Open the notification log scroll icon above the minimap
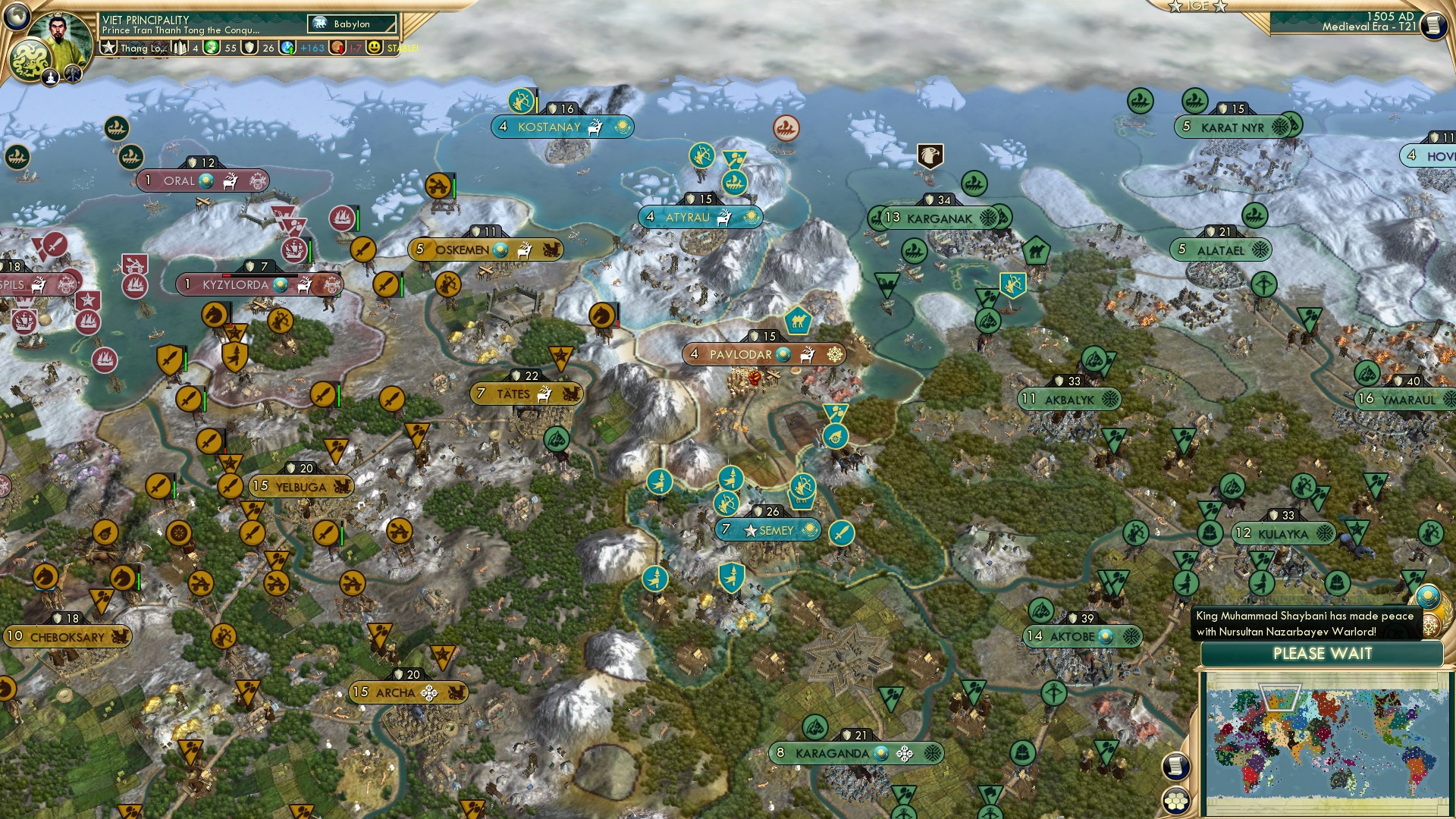This screenshot has width=1456, height=819. click(x=1176, y=767)
